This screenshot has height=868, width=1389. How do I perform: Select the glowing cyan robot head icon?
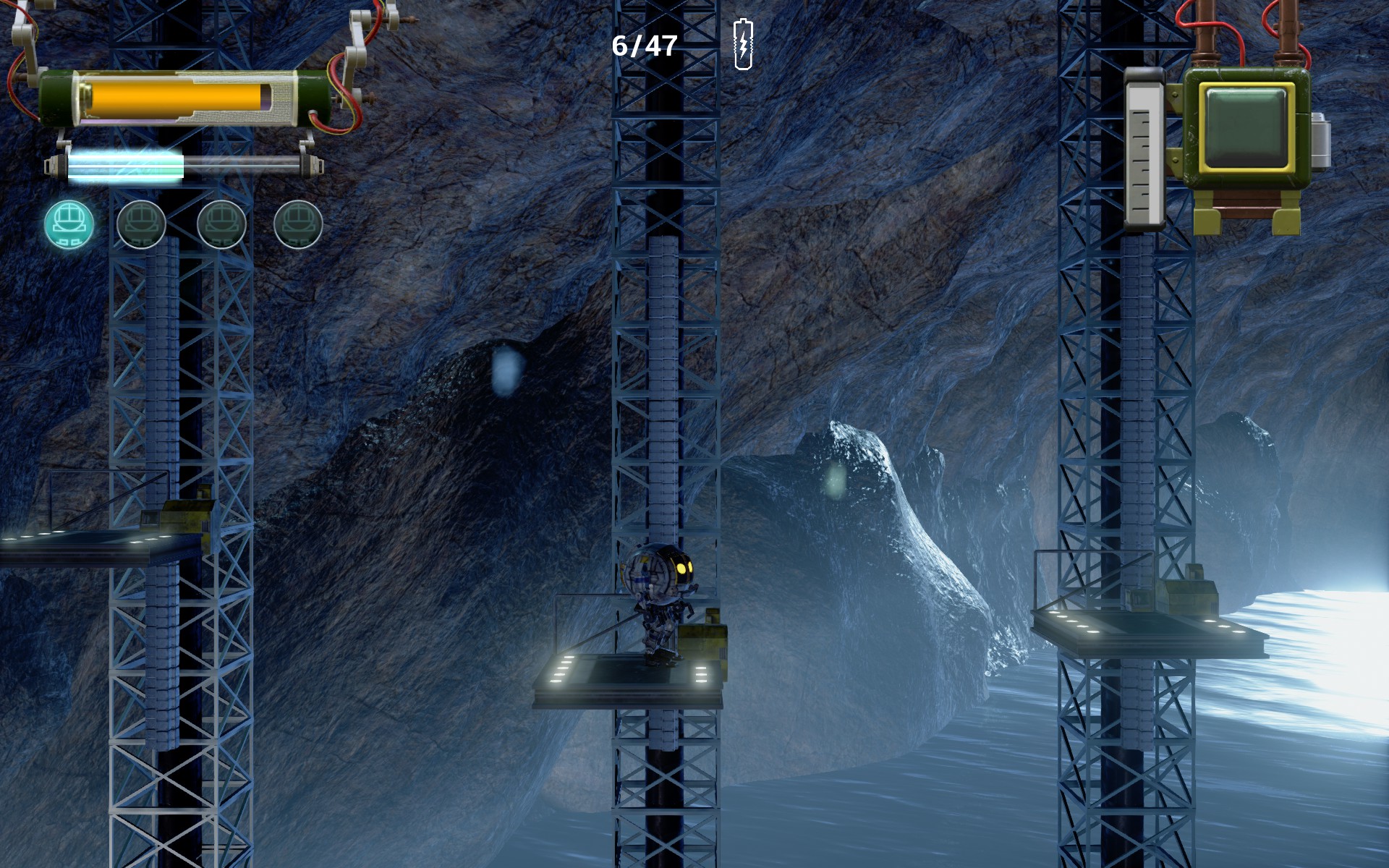click(69, 224)
